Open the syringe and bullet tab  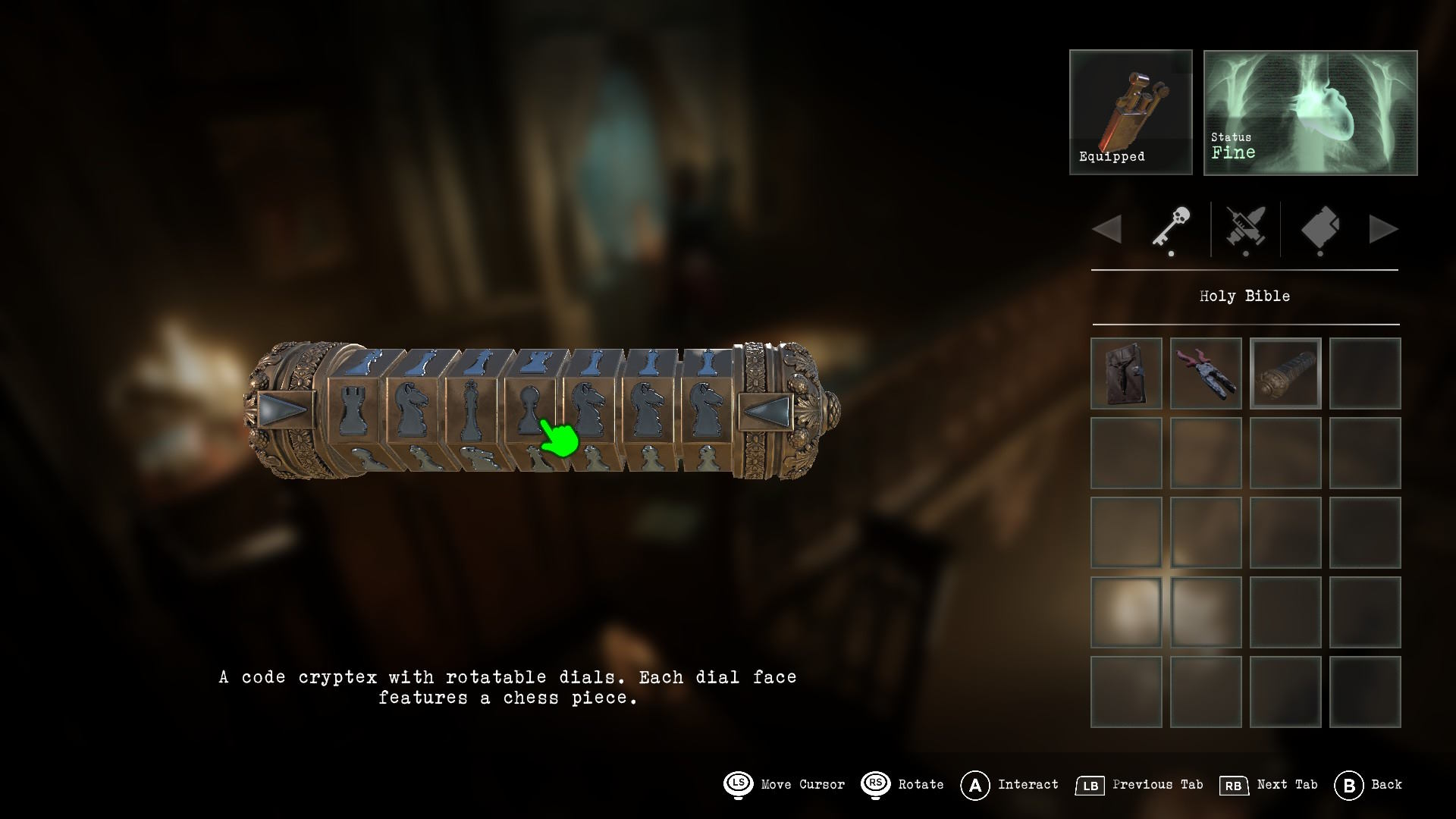click(1245, 228)
